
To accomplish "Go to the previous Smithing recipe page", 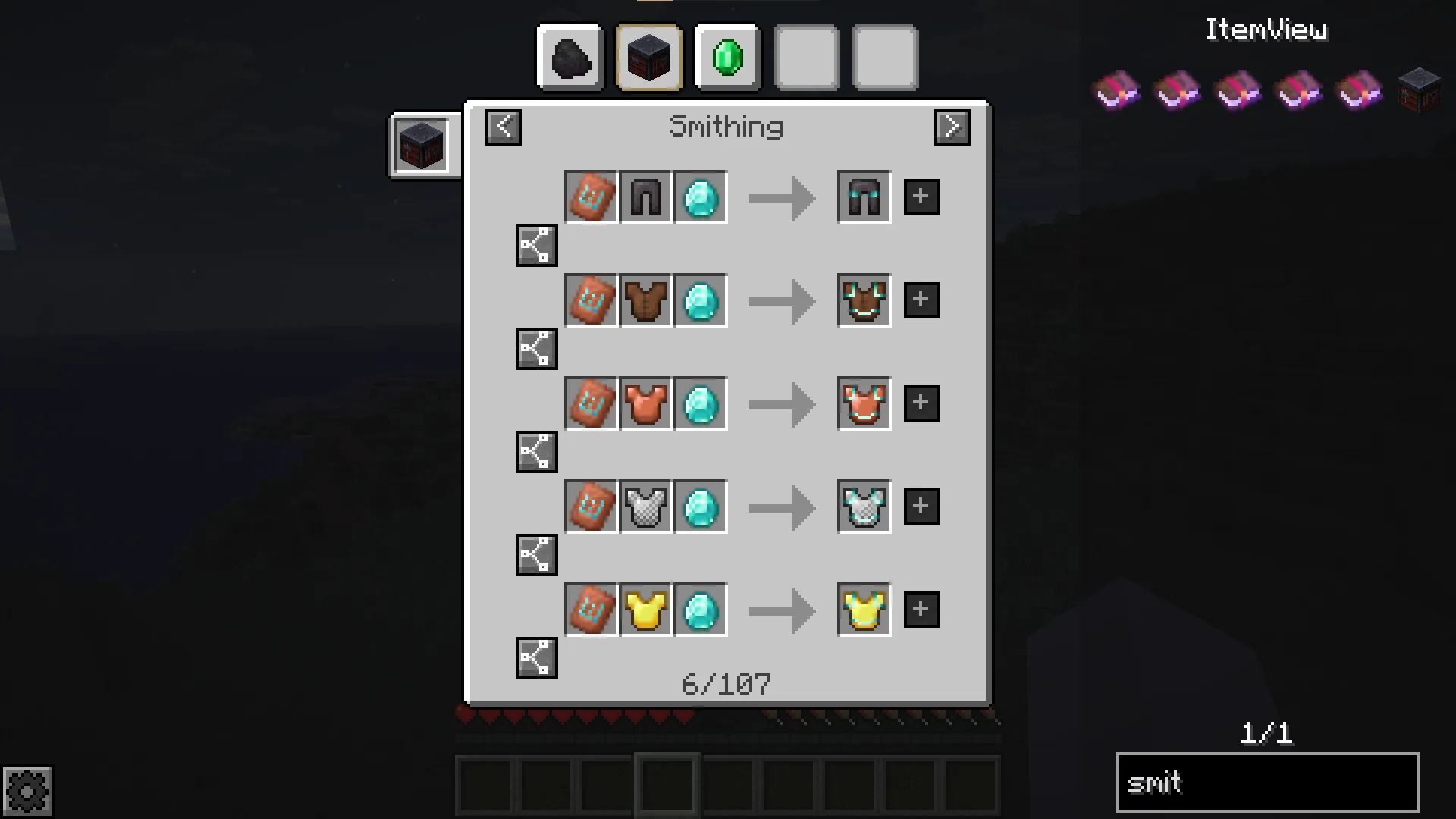I will 504,127.
